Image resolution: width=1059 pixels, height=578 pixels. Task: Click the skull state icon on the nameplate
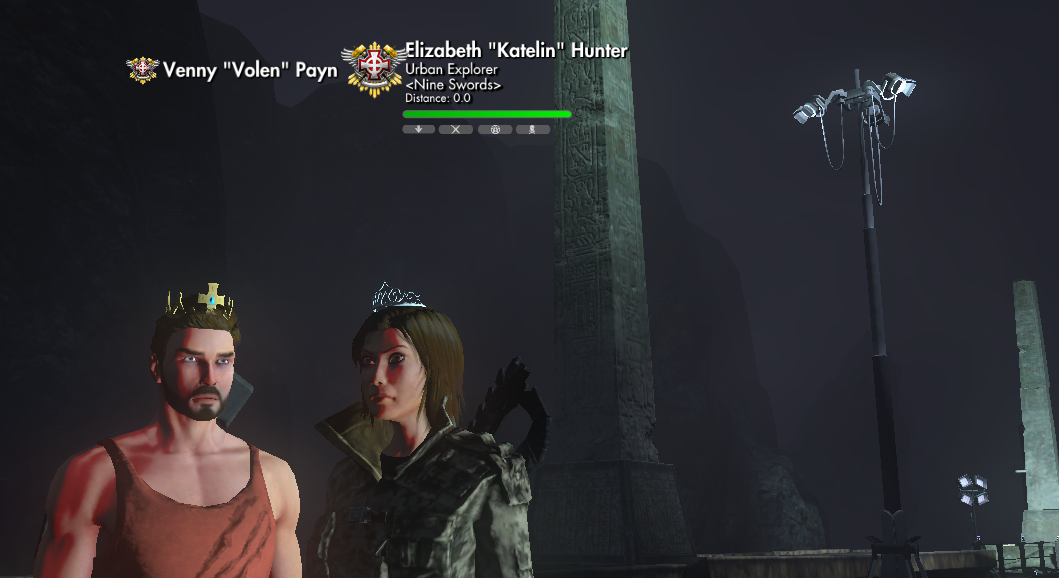(532, 129)
